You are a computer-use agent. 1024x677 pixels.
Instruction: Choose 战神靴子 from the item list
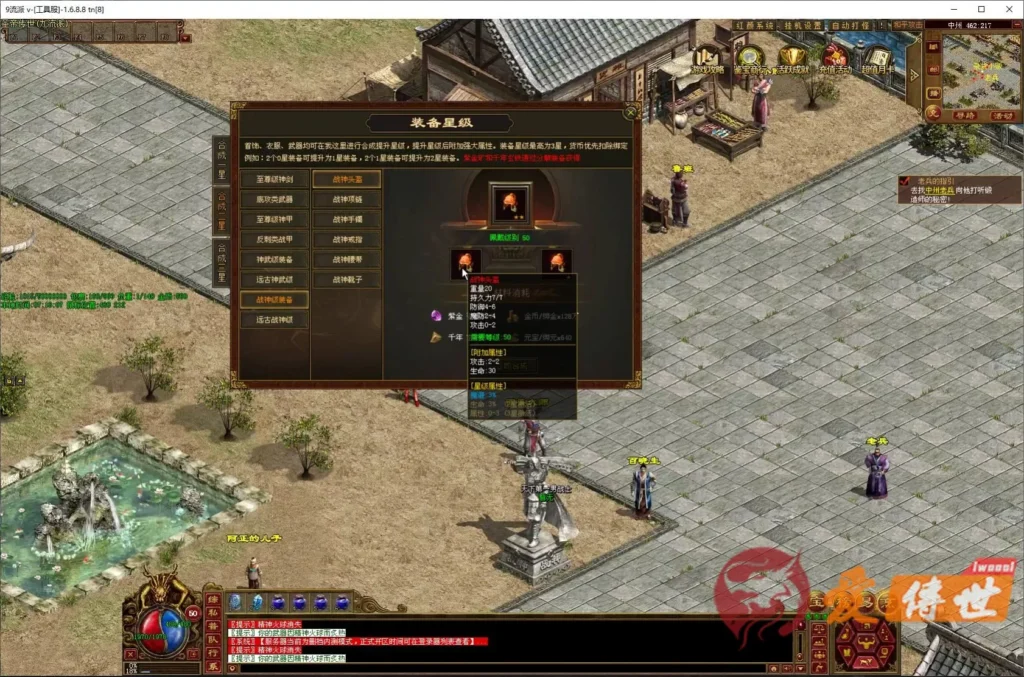click(347, 280)
